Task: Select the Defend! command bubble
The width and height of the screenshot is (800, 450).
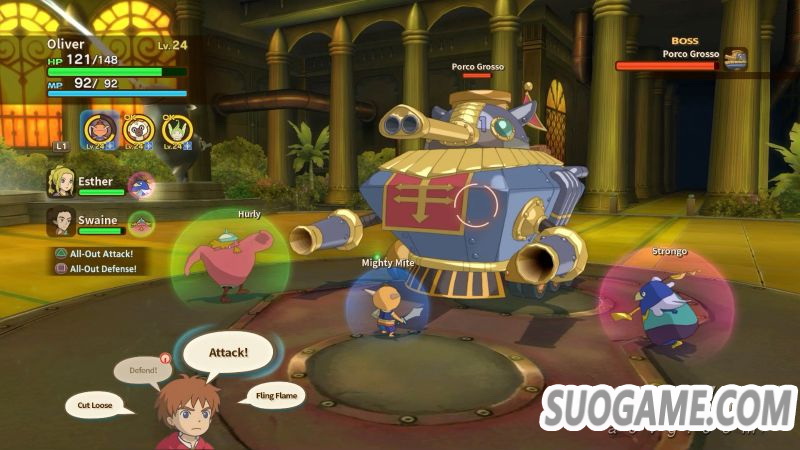Action: (141, 371)
